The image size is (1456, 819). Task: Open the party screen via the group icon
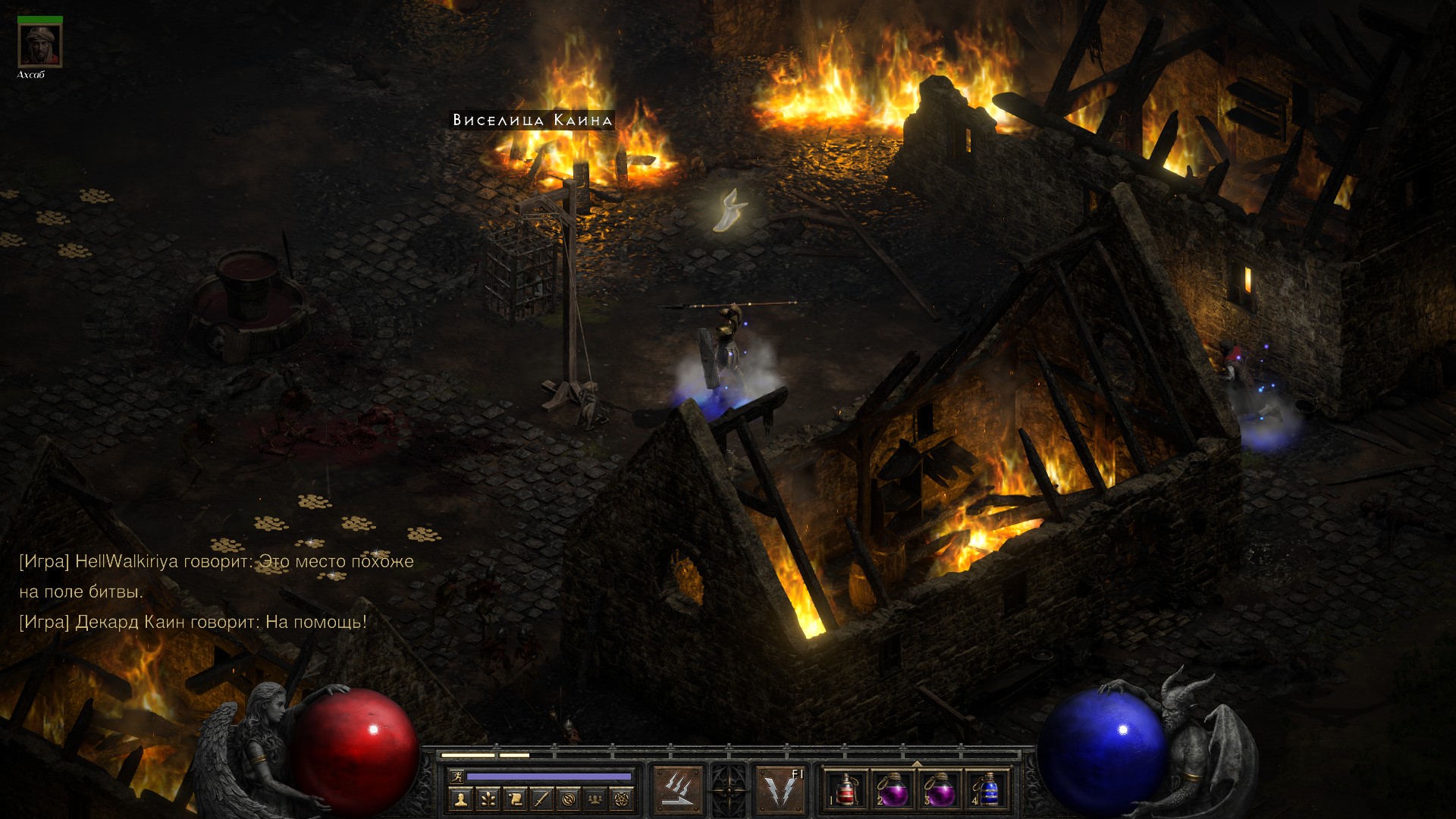click(595, 799)
